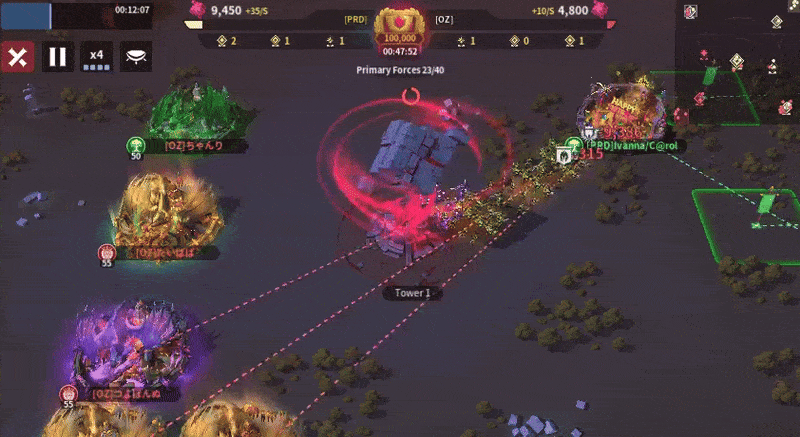
Task: Select the Tower I label
Action: [412, 293]
